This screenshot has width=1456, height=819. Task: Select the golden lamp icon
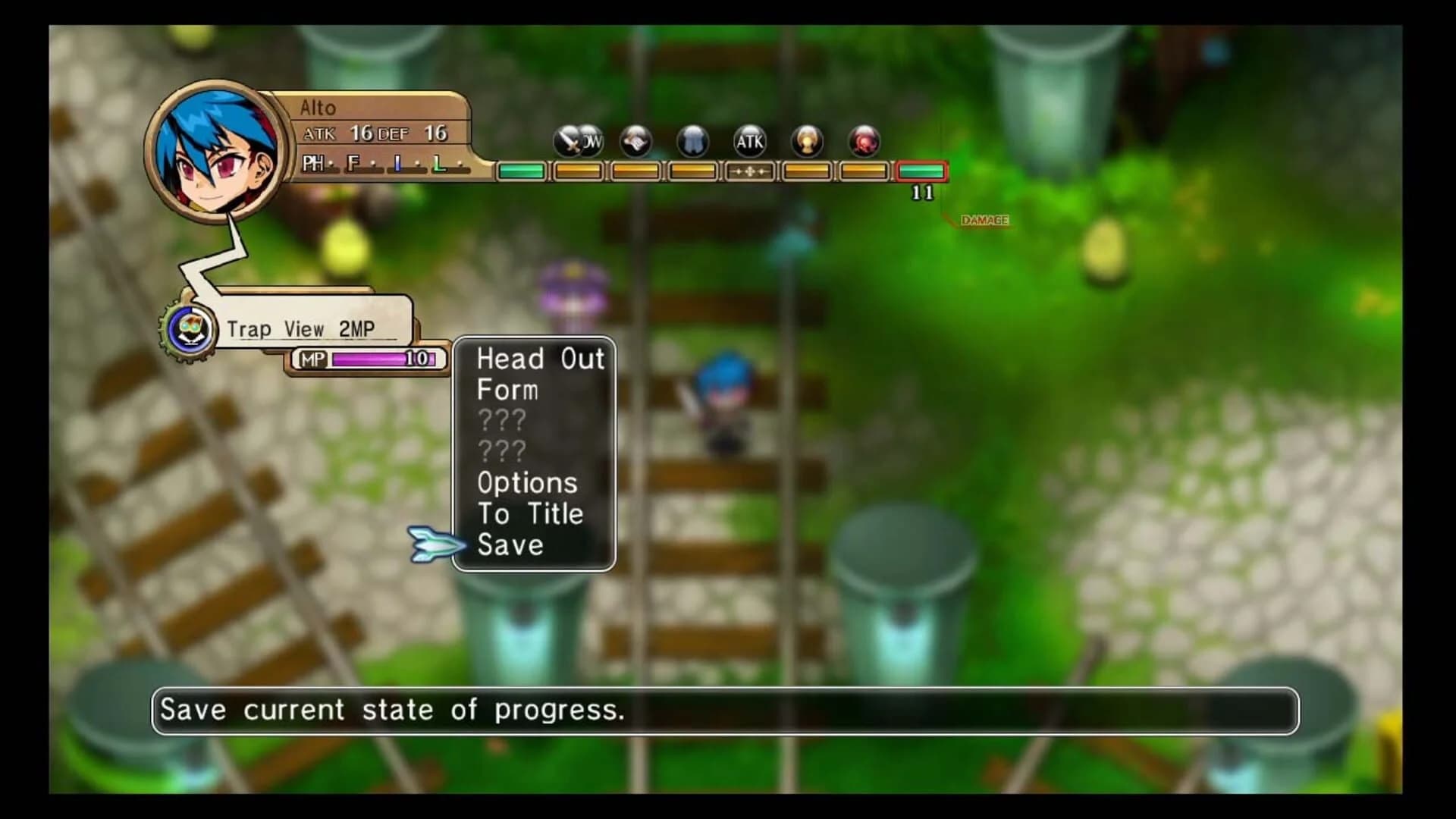(806, 140)
